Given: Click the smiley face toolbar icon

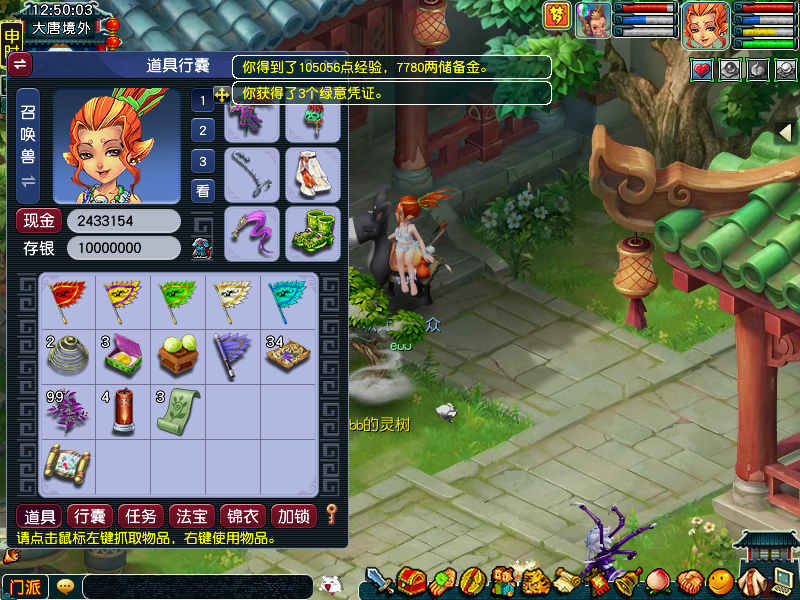Looking at the screenshot, I should [719, 580].
